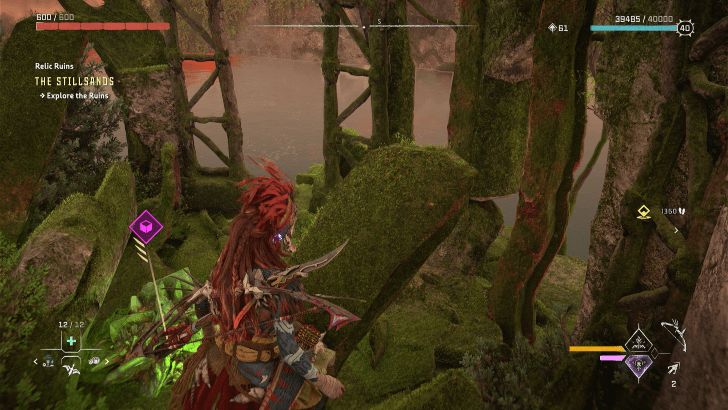The height and width of the screenshot is (410, 728).
Task: Open the level 40 badge
Action: click(x=685, y=28)
